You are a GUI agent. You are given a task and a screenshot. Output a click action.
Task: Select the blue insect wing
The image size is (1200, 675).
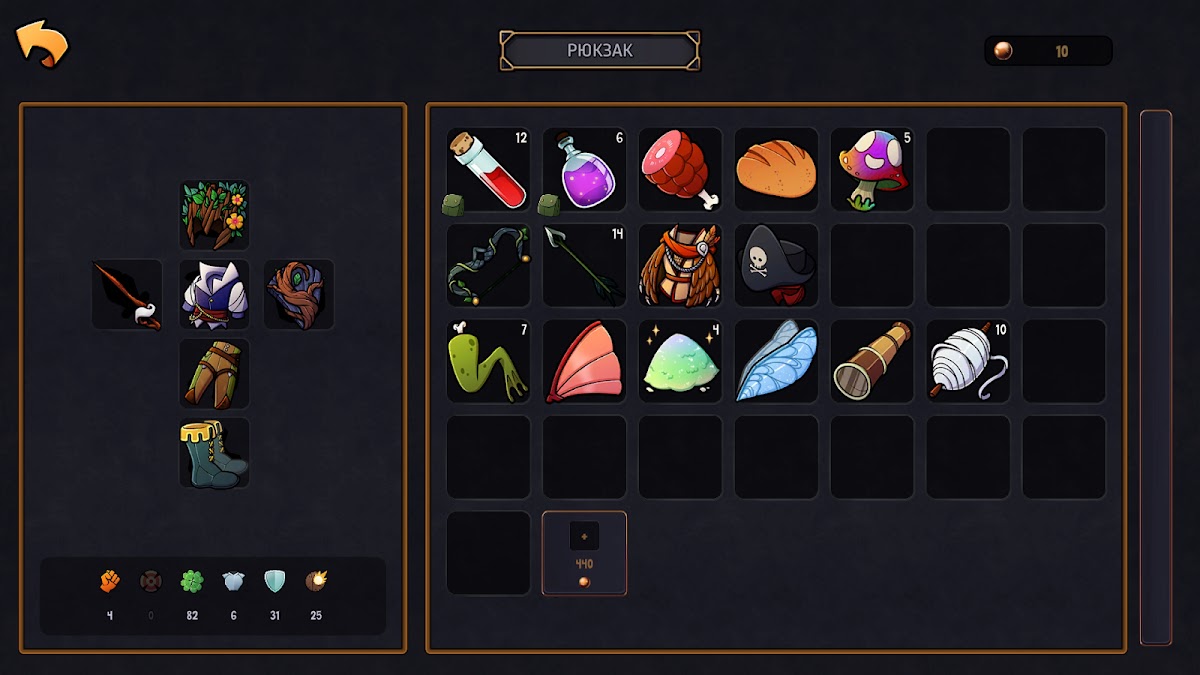776,361
